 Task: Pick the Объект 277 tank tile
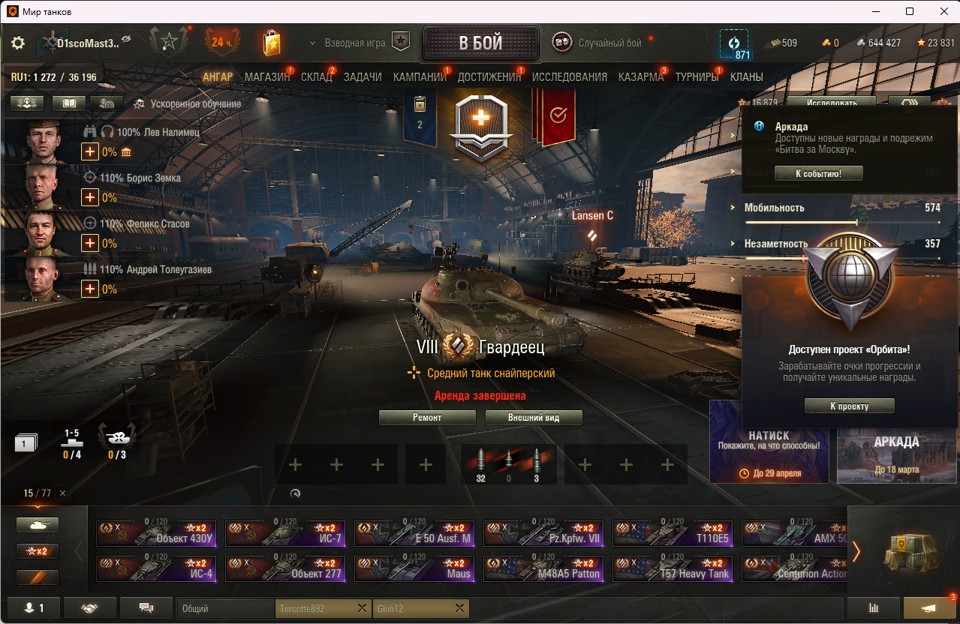pos(285,568)
